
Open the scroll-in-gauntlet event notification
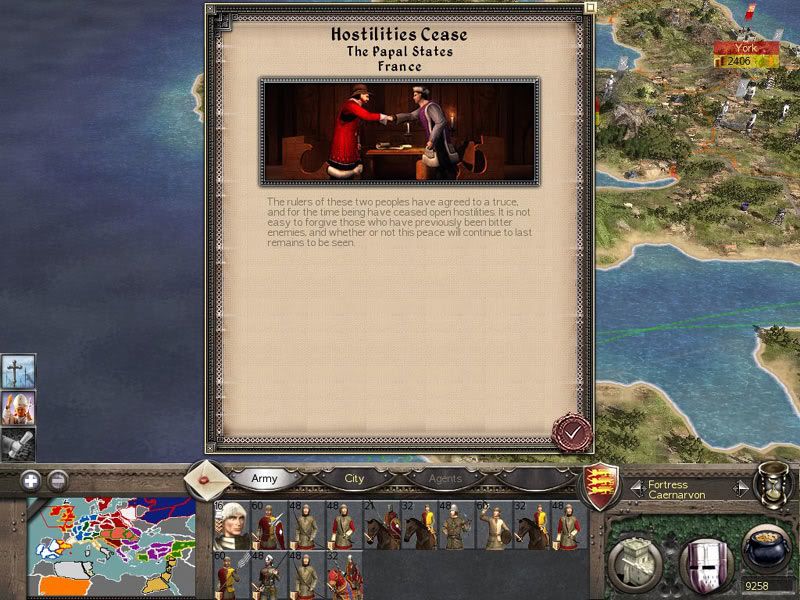point(19,442)
